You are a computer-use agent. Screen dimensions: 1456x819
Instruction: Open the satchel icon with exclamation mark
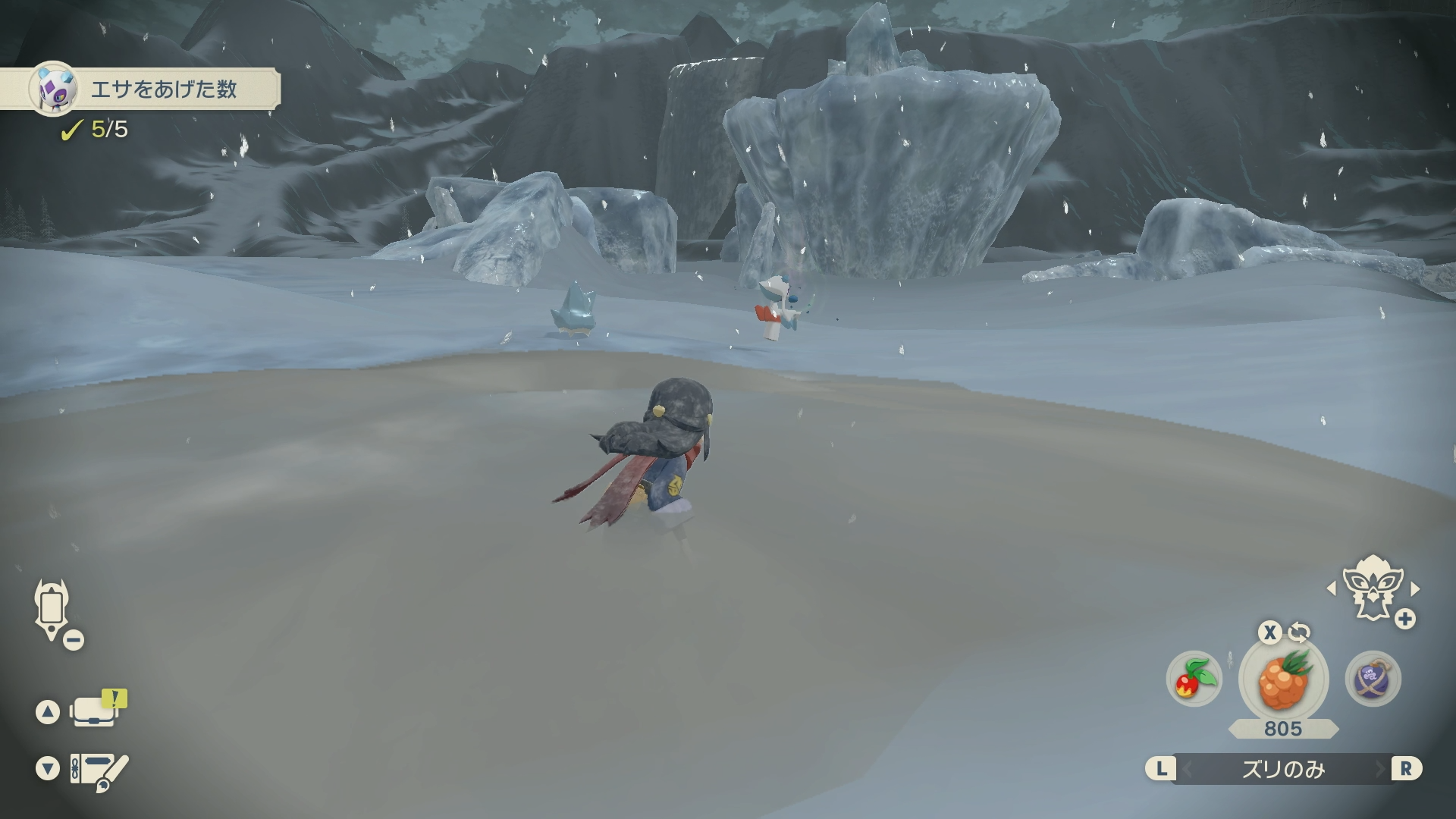96,711
